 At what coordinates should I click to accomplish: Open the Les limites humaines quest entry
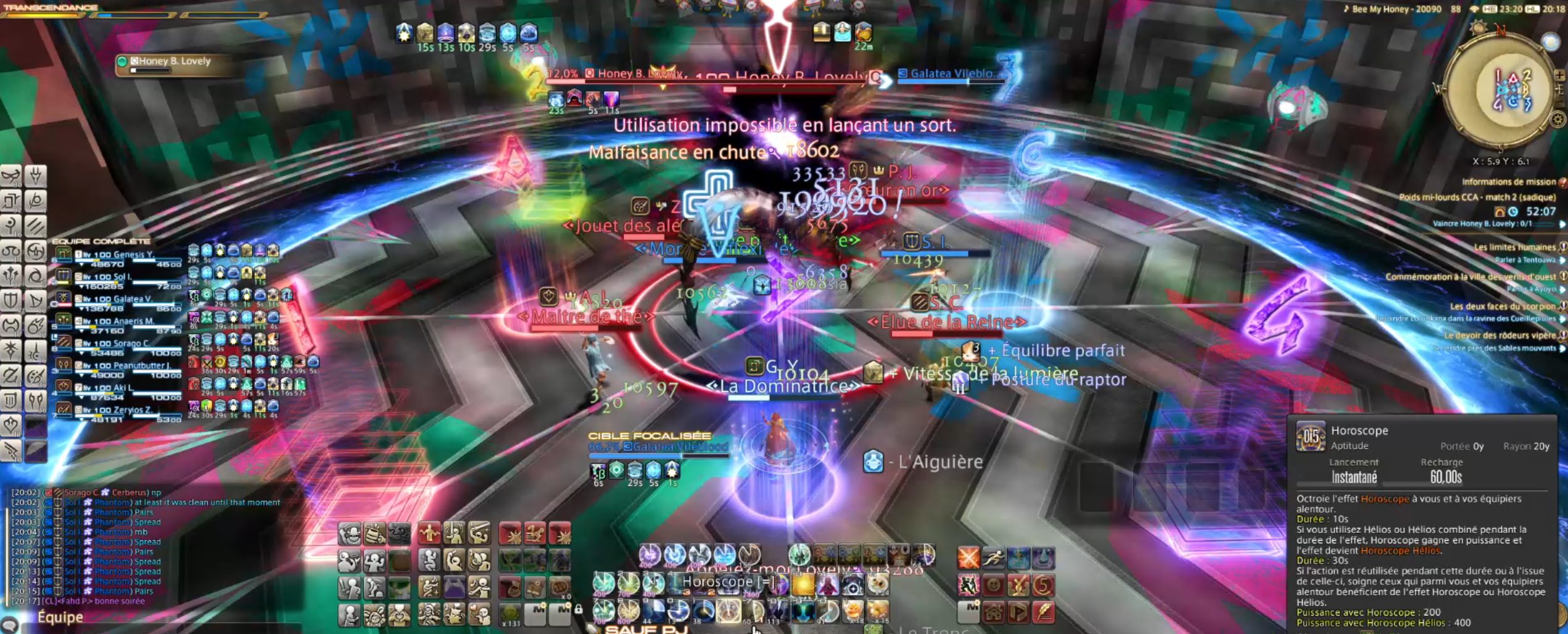(x=1514, y=247)
